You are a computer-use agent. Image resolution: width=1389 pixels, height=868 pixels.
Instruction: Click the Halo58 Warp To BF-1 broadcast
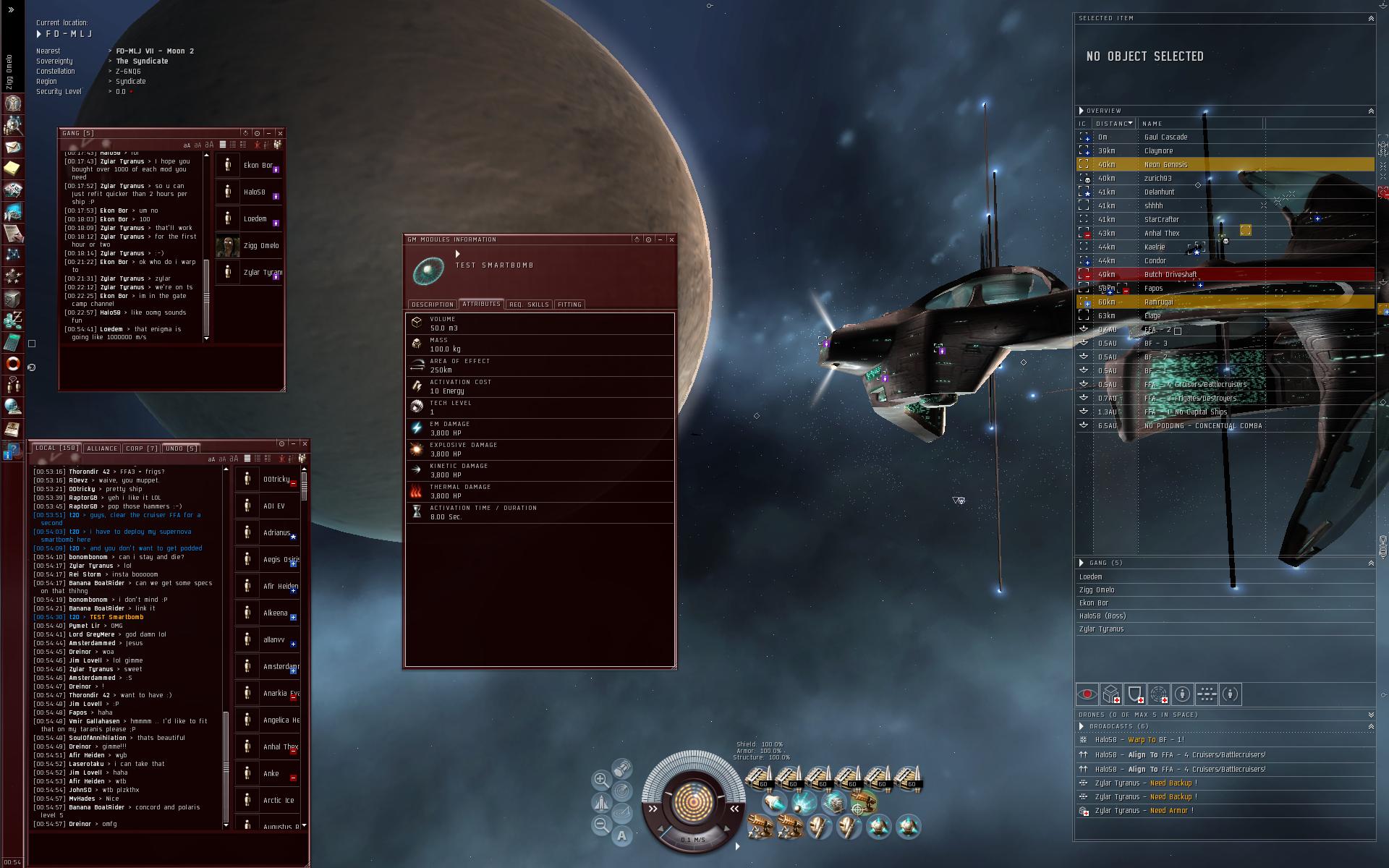1139,740
